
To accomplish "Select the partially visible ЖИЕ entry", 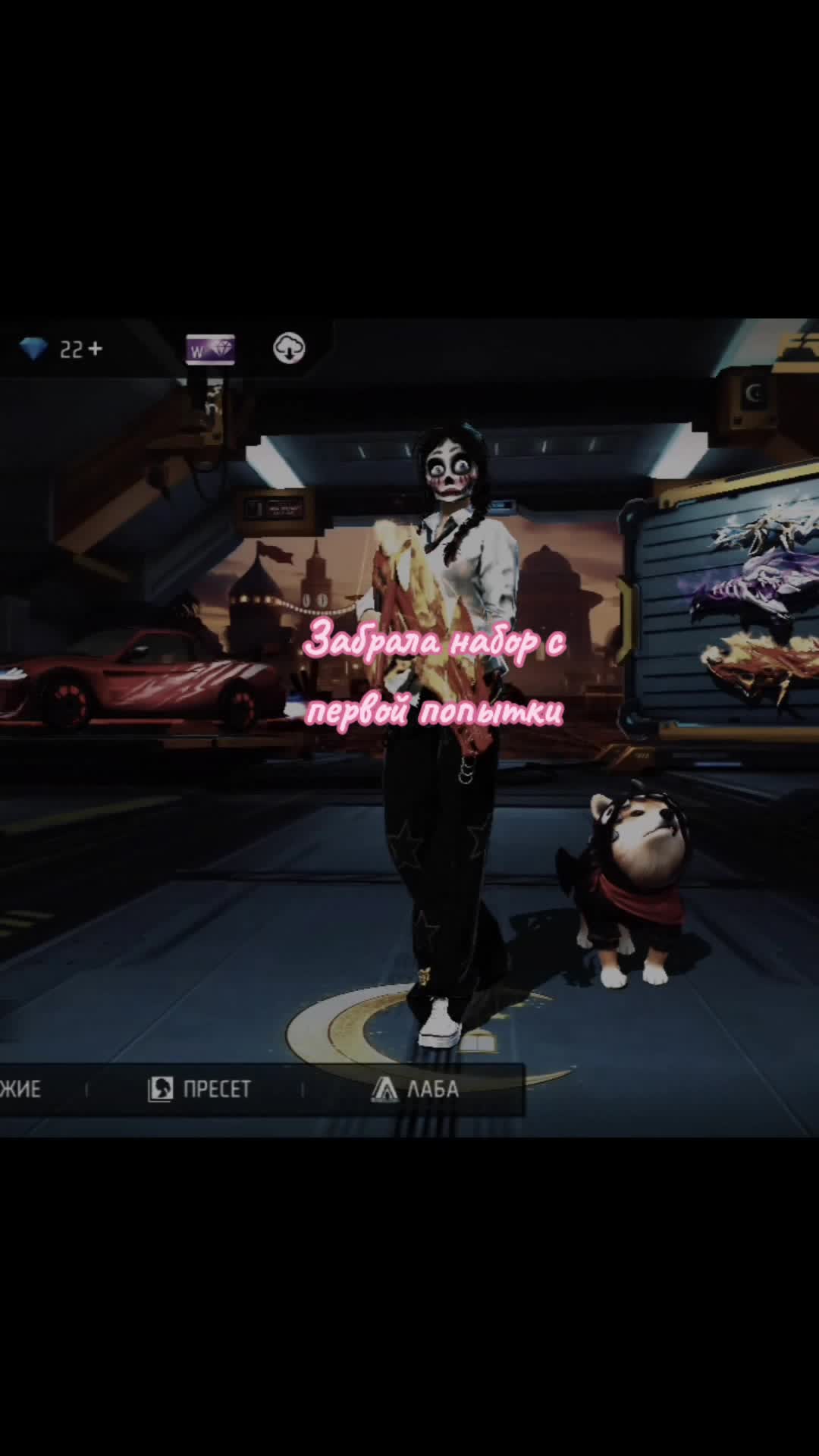I will (x=21, y=1090).
